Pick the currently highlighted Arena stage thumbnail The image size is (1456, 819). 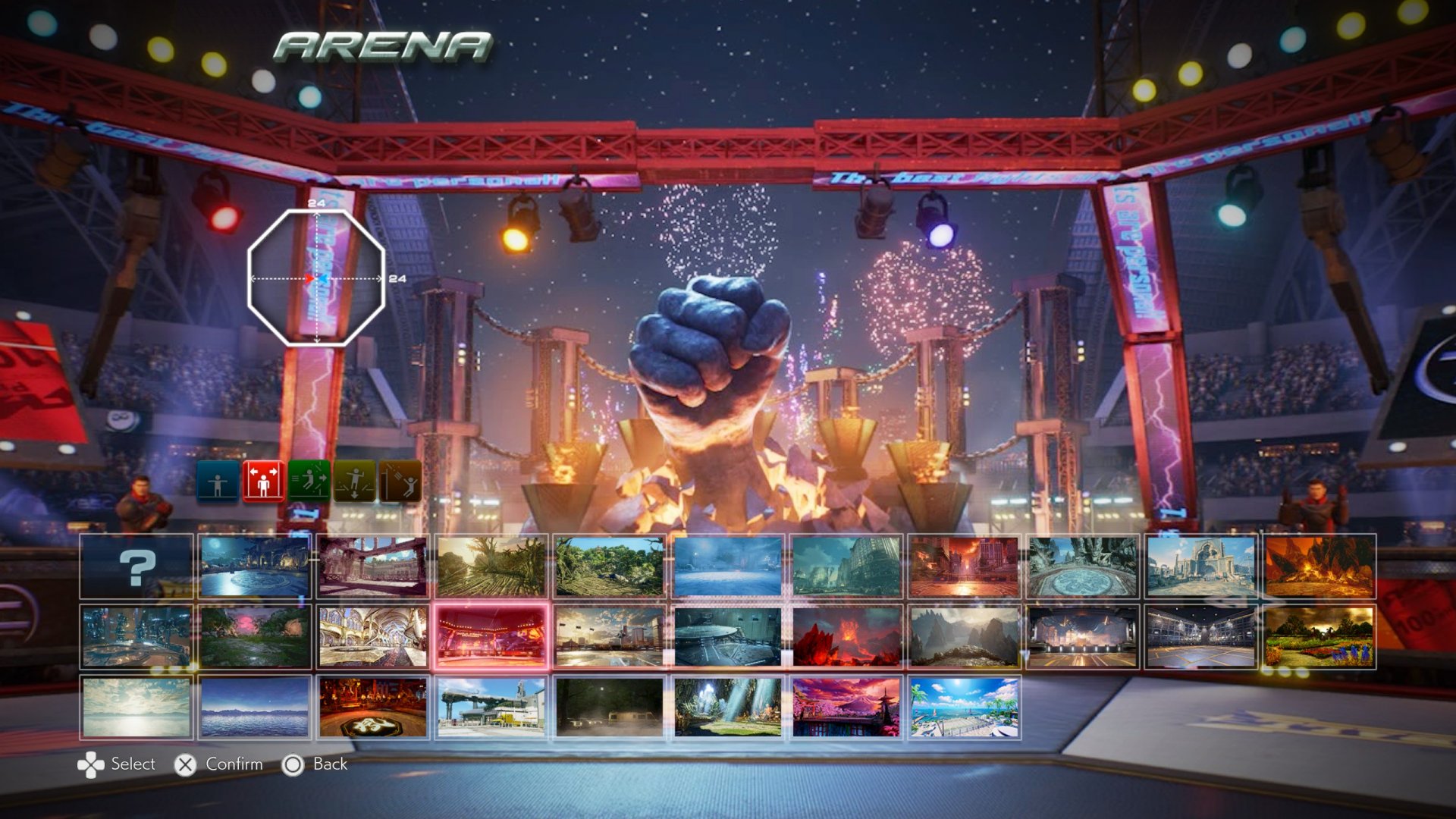[x=493, y=637]
